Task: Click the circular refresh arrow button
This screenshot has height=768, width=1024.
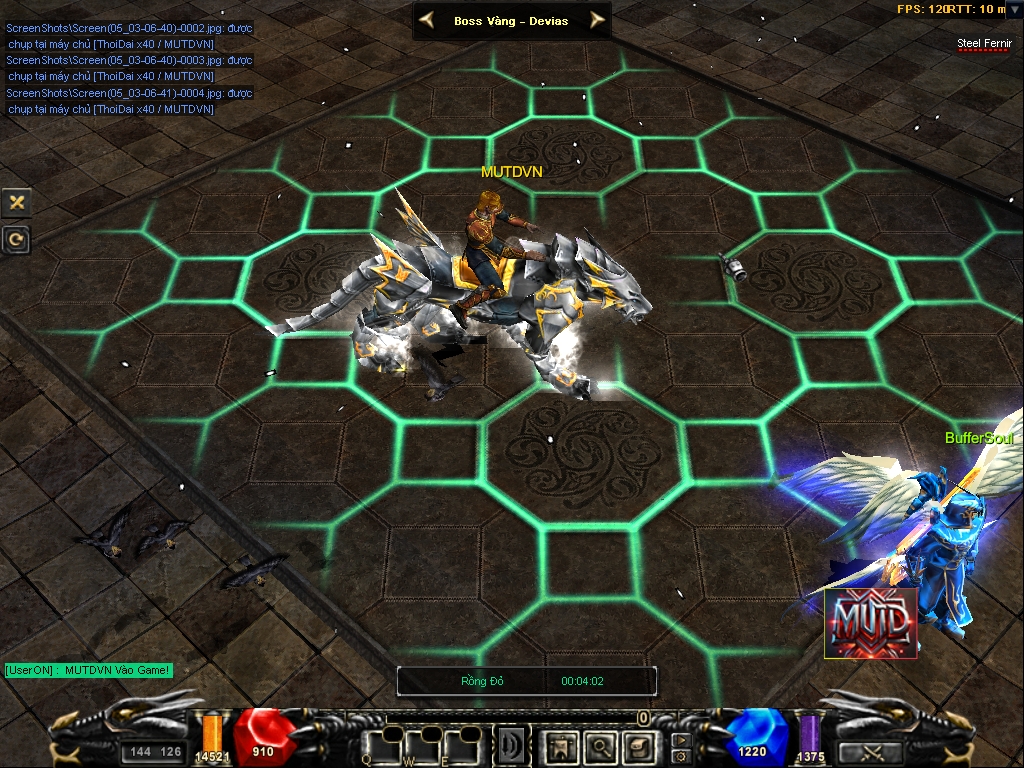Action: click(16, 239)
